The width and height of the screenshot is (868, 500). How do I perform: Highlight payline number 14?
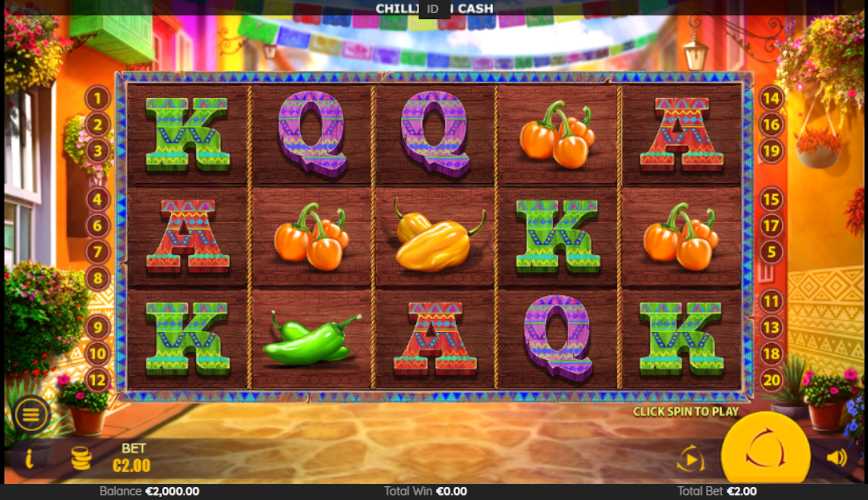(x=771, y=98)
